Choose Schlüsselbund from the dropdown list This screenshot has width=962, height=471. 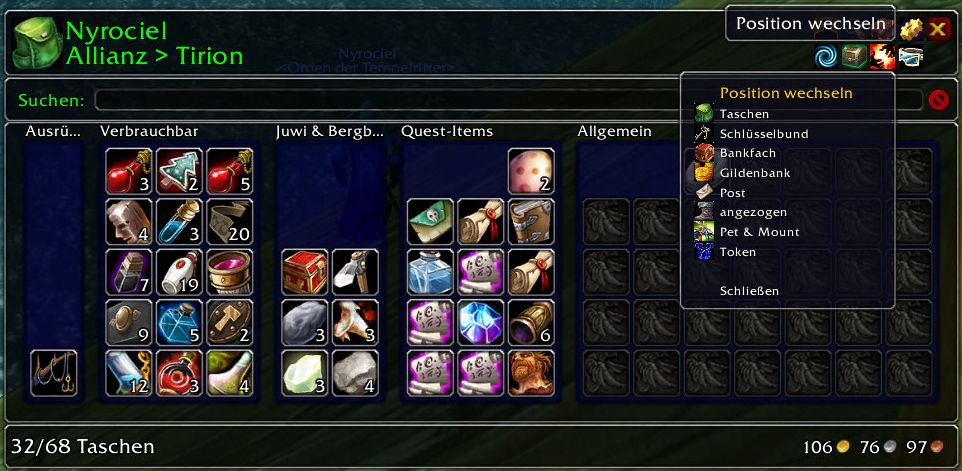763,134
